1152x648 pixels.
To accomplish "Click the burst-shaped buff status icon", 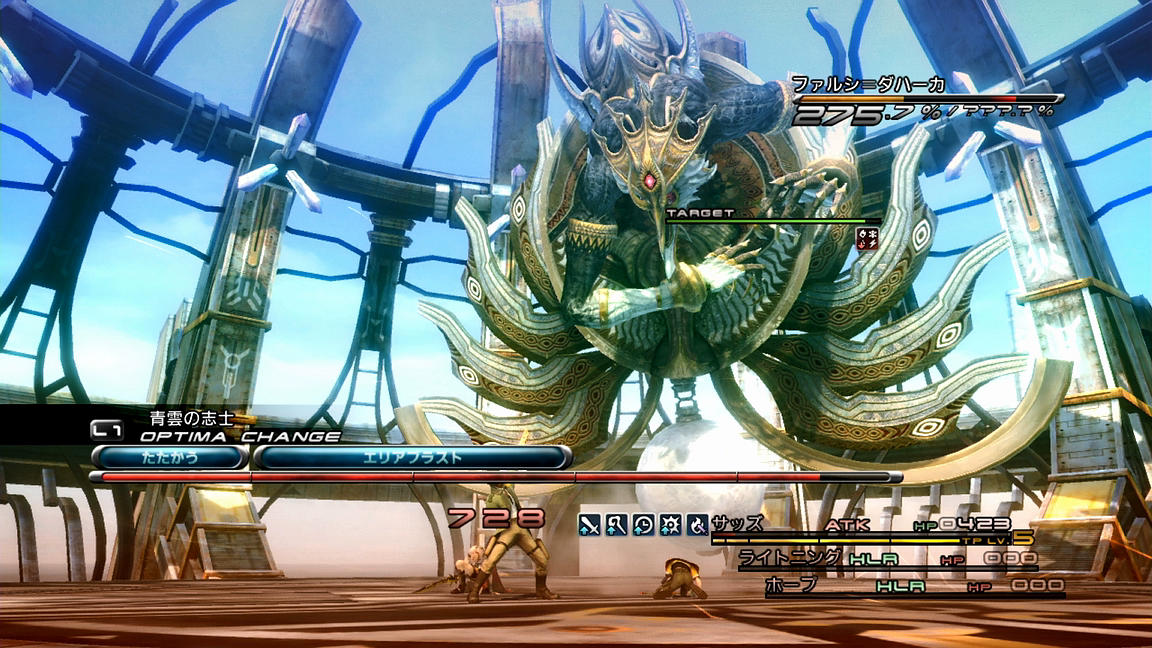I will pyautogui.click(x=670, y=523).
